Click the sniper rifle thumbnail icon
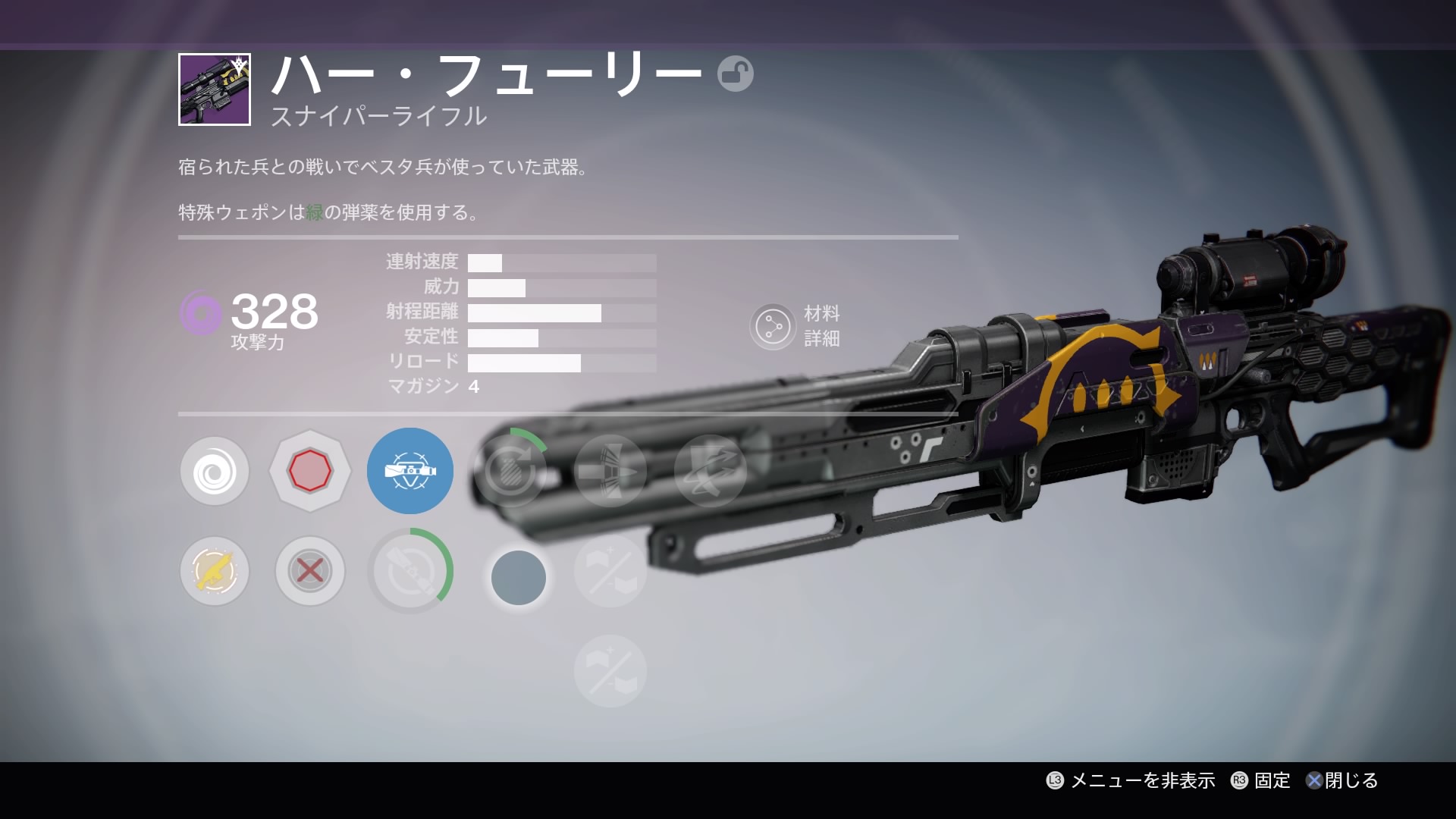 tap(215, 89)
